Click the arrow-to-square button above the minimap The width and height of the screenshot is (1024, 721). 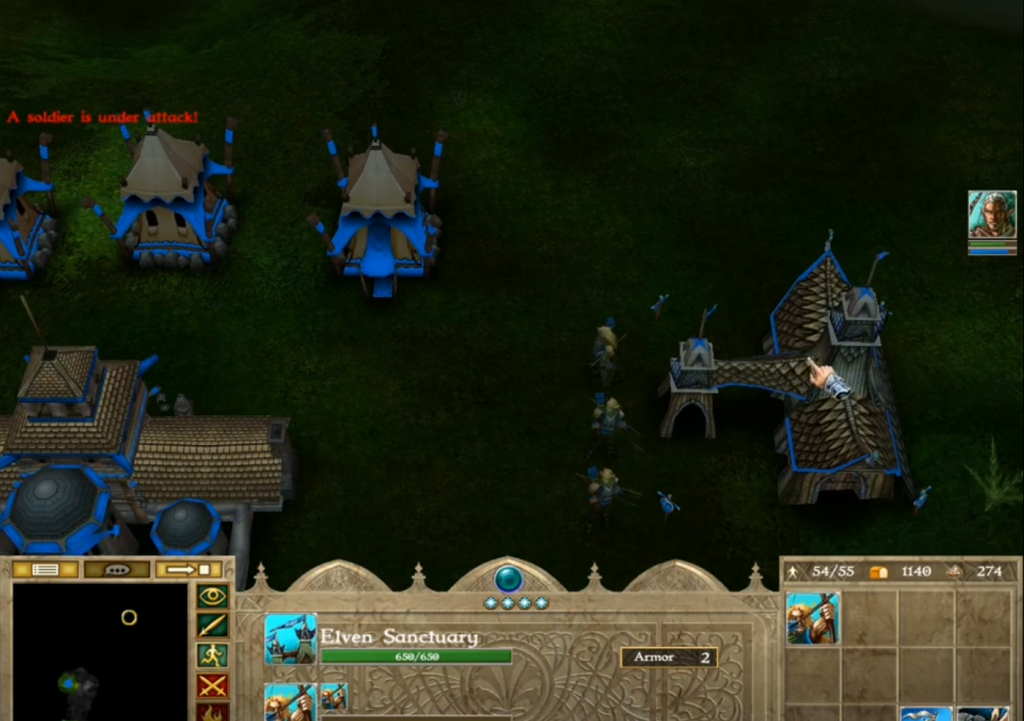click(x=188, y=570)
